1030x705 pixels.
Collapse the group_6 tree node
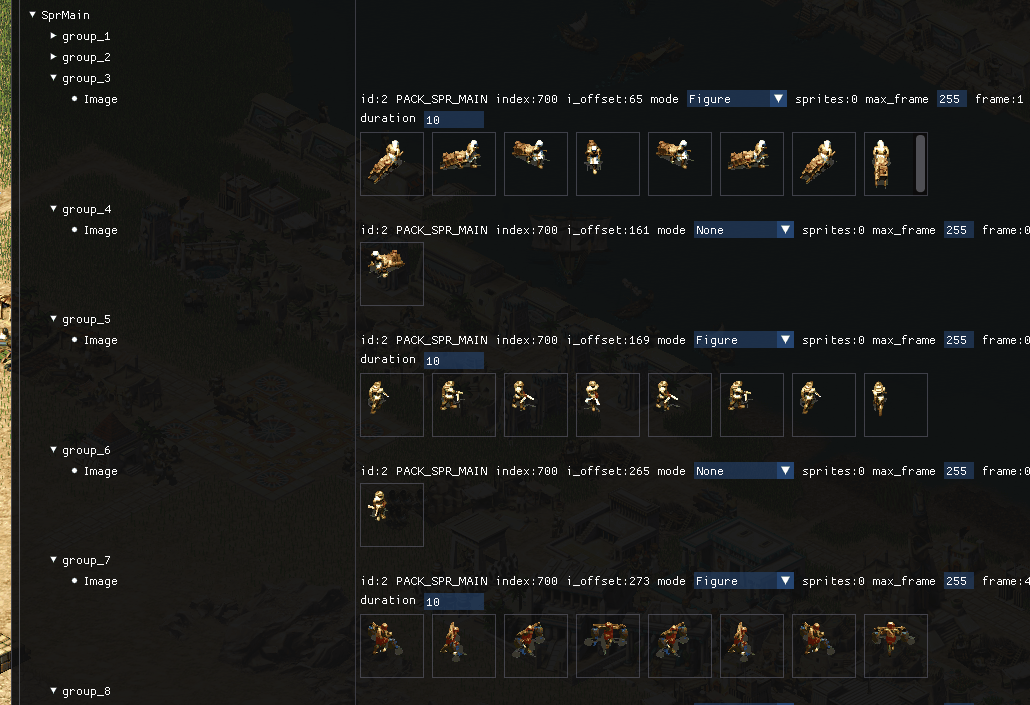[x=54, y=450]
